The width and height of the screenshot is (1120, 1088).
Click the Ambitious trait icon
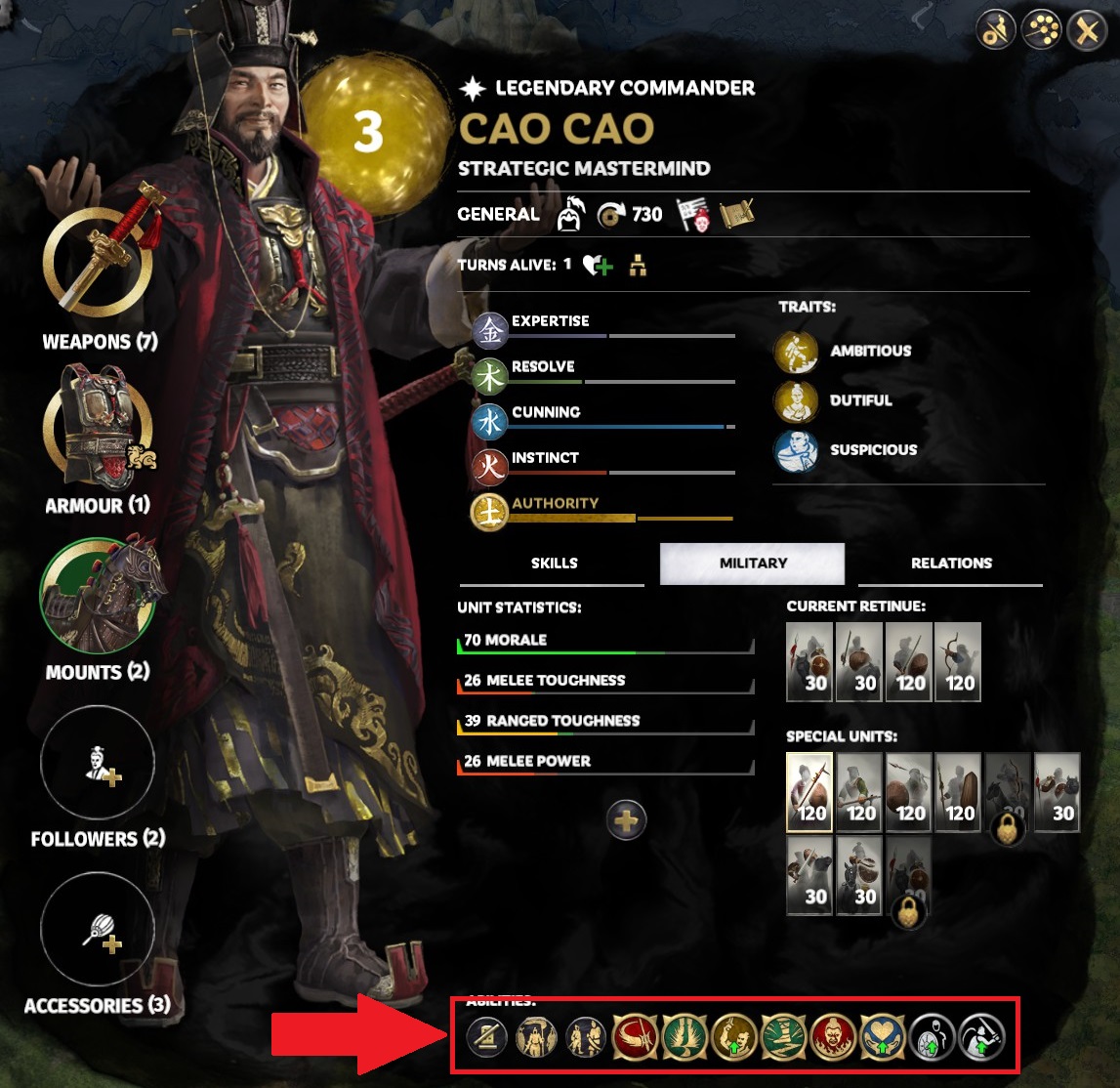pos(796,352)
